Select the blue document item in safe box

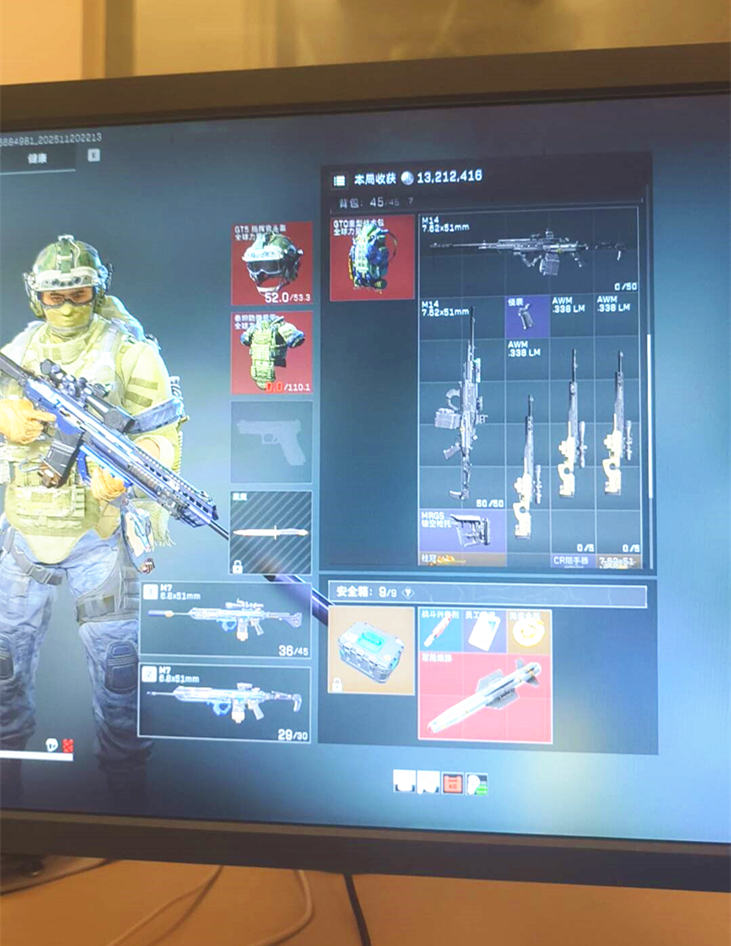[485, 629]
